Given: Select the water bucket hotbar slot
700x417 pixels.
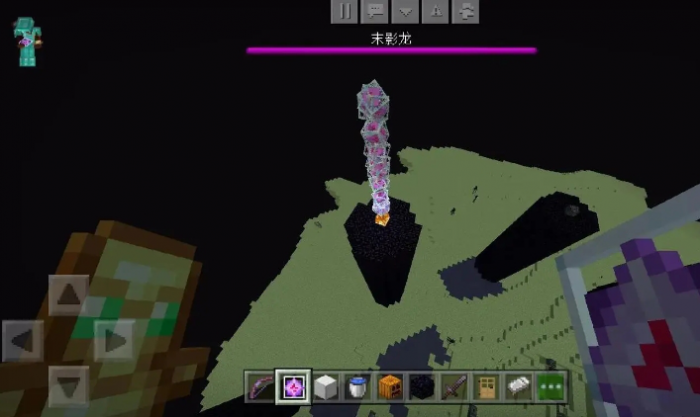Looking at the screenshot, I should (x=358, y=386).
